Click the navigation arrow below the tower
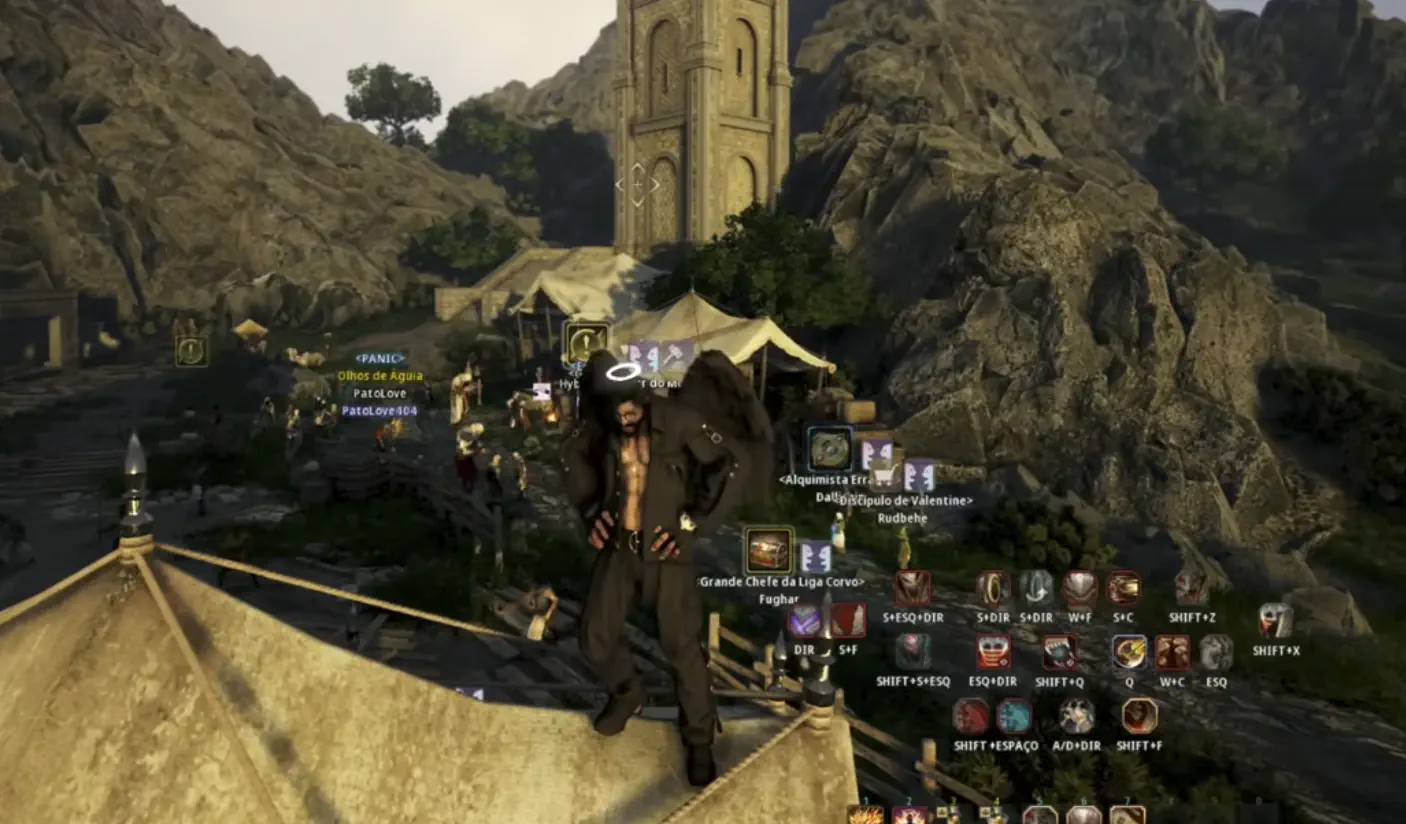The width and height of the screenshot is (1406, 824). click(x=638, y=184)
